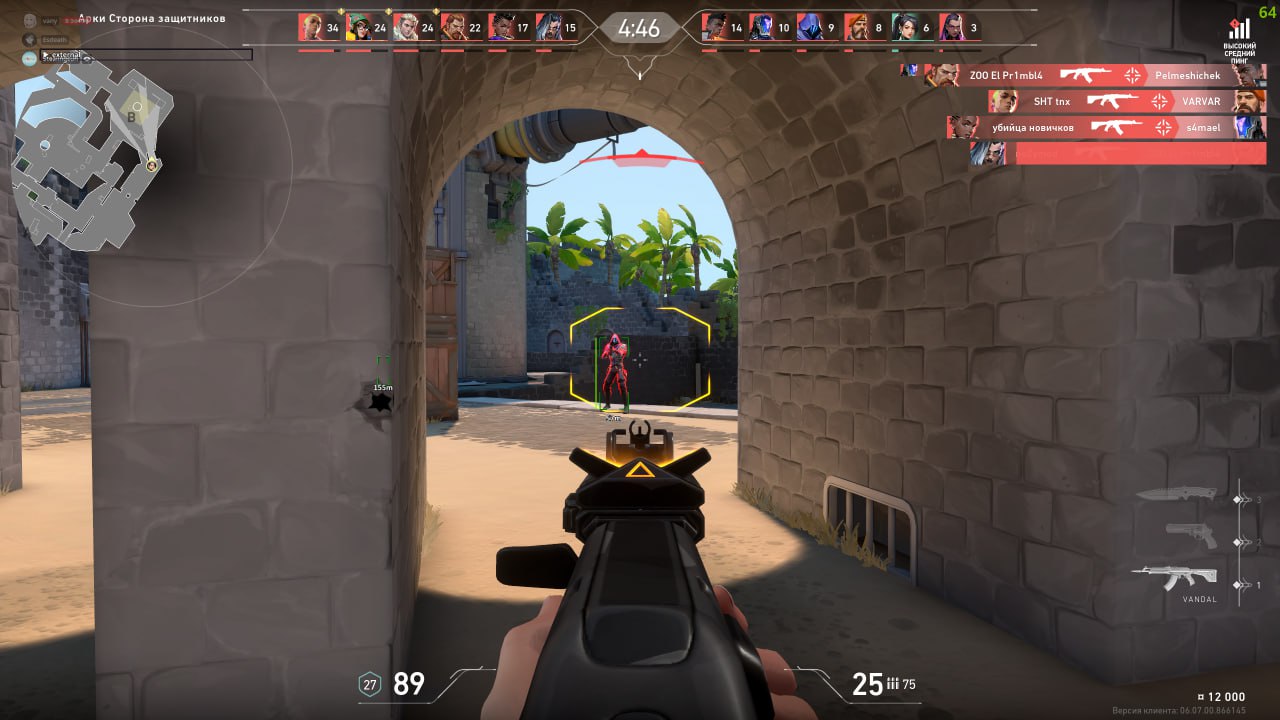Image resolution: width=1280 pixels, height=720 pixels.
Task: Click the top-bar agent portrait with 34
Action: coord(311,28)
